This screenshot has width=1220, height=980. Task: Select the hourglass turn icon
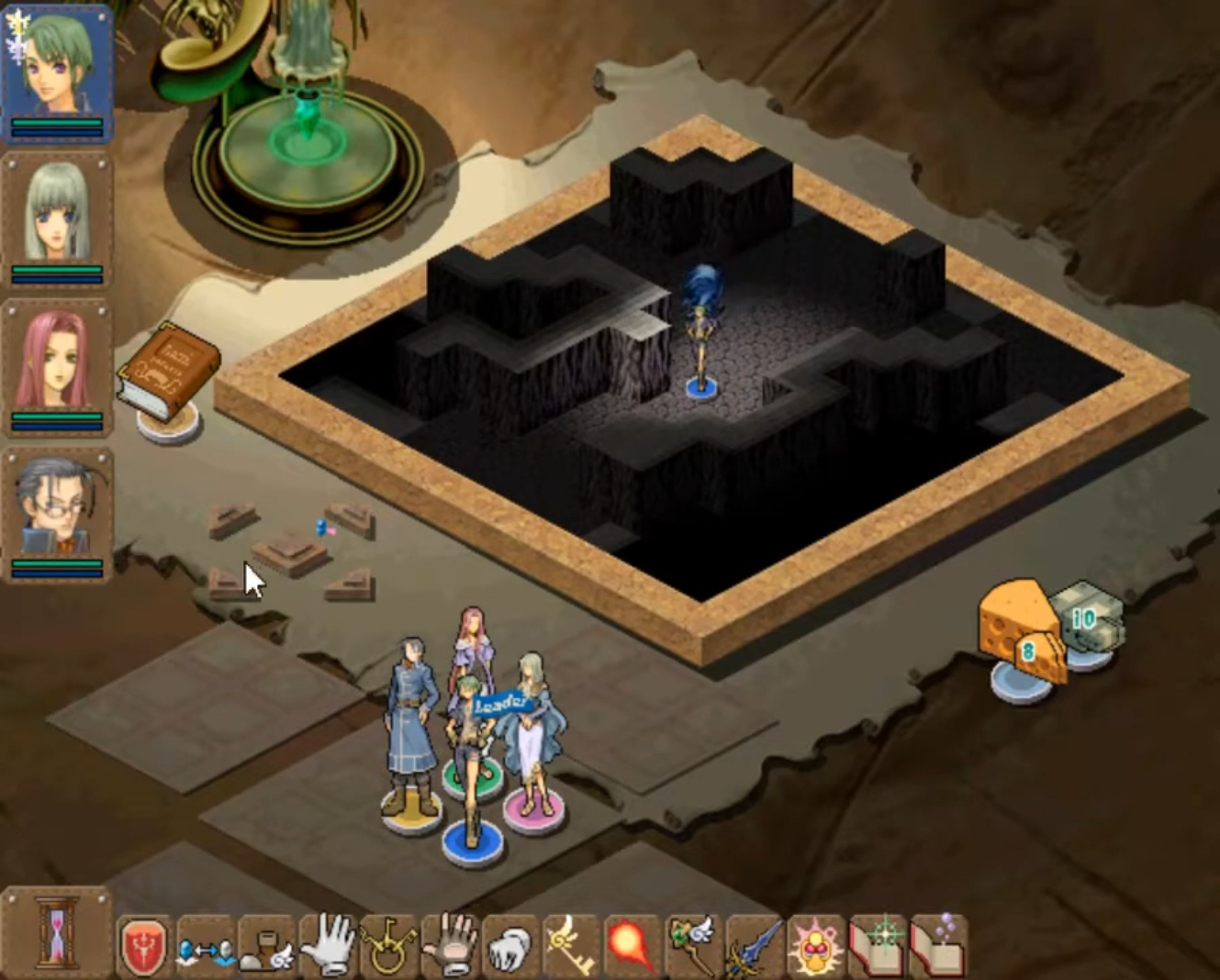[55, 936]
